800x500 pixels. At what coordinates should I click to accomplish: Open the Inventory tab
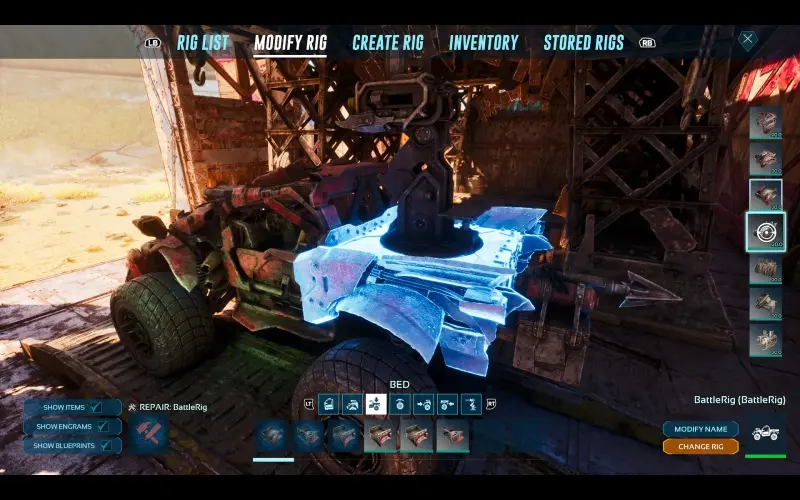click(x=483, y=43)
